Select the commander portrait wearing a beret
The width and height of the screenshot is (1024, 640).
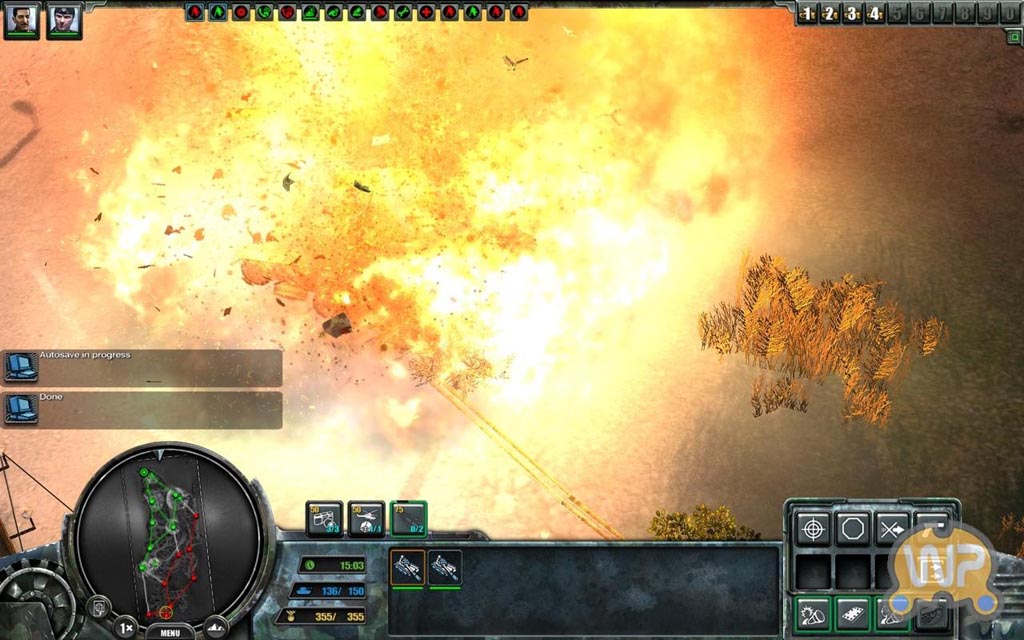point(64,19)
